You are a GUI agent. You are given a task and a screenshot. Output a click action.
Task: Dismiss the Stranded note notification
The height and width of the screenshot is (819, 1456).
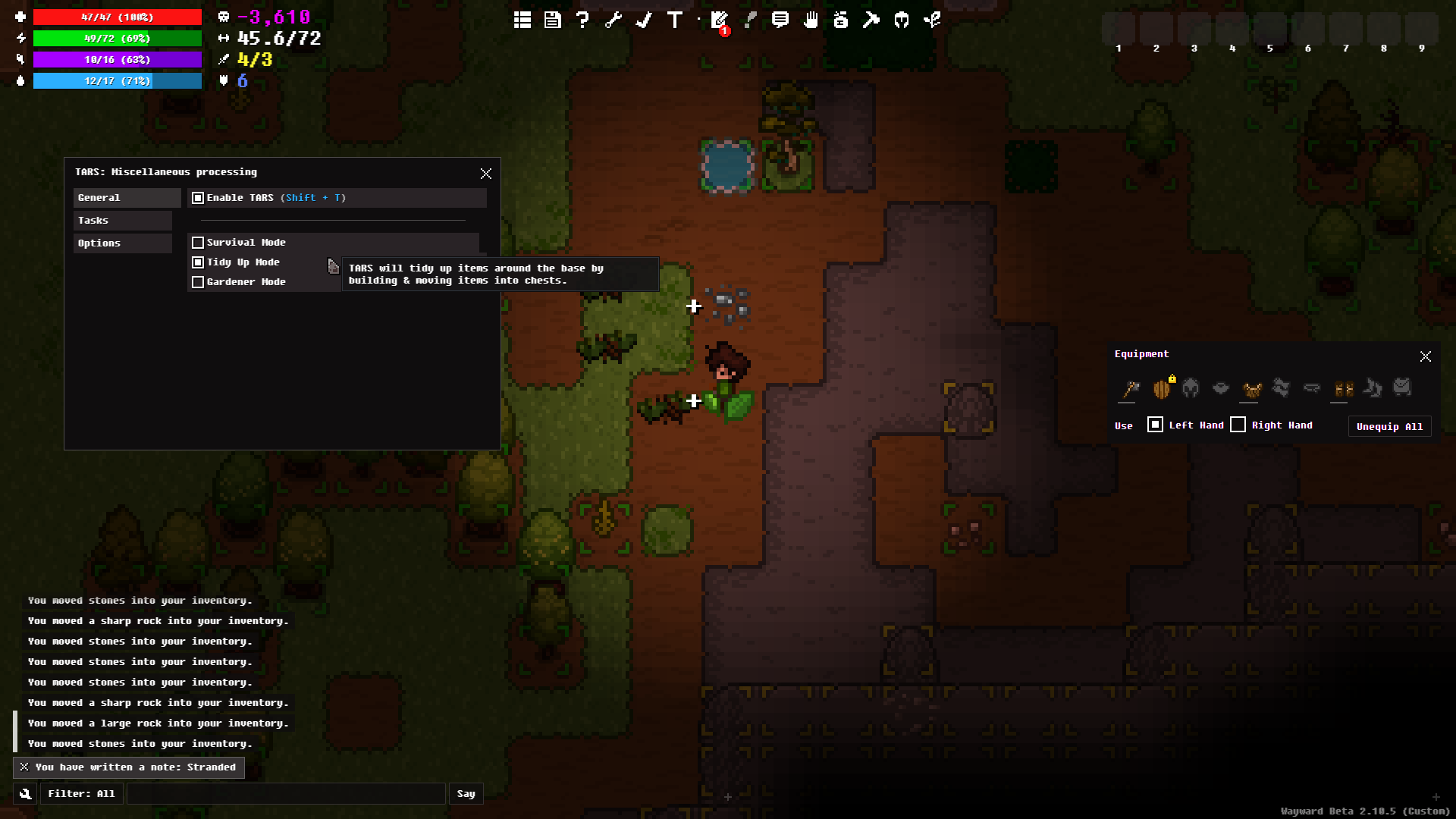24,767
